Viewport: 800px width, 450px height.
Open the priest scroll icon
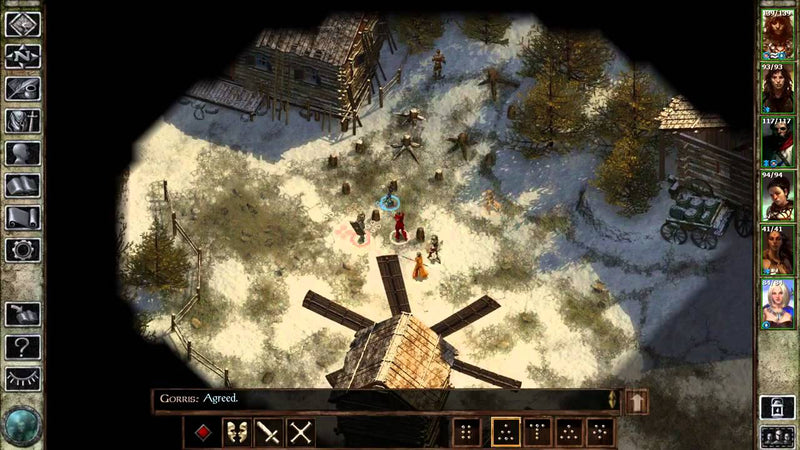coord(23,217)
